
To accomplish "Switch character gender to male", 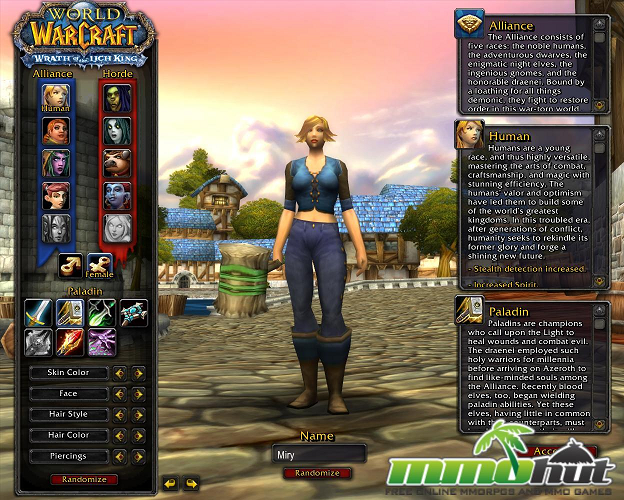I will coord(70,263).
